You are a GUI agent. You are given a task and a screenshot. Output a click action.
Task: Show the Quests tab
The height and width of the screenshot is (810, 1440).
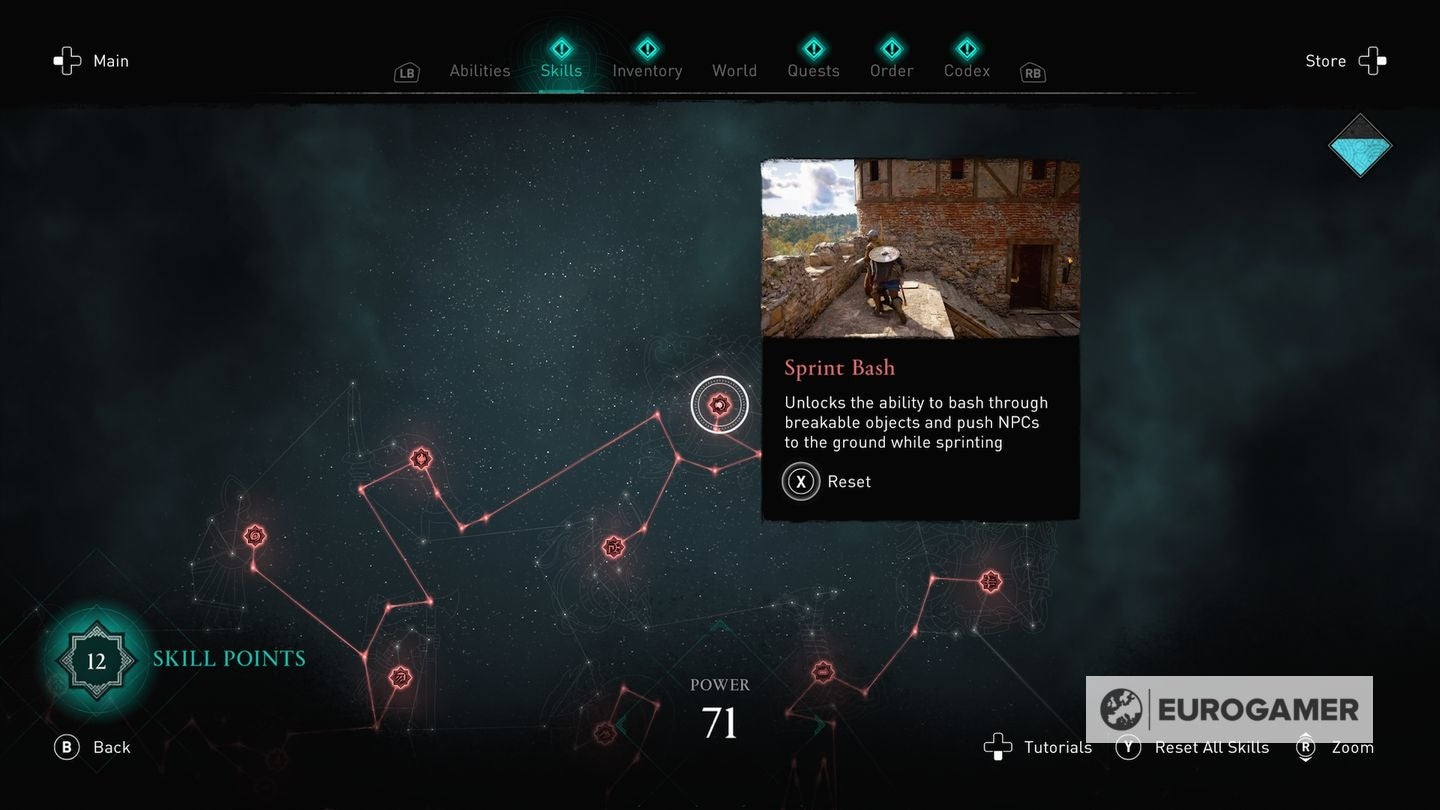click(x=813, y=70)
